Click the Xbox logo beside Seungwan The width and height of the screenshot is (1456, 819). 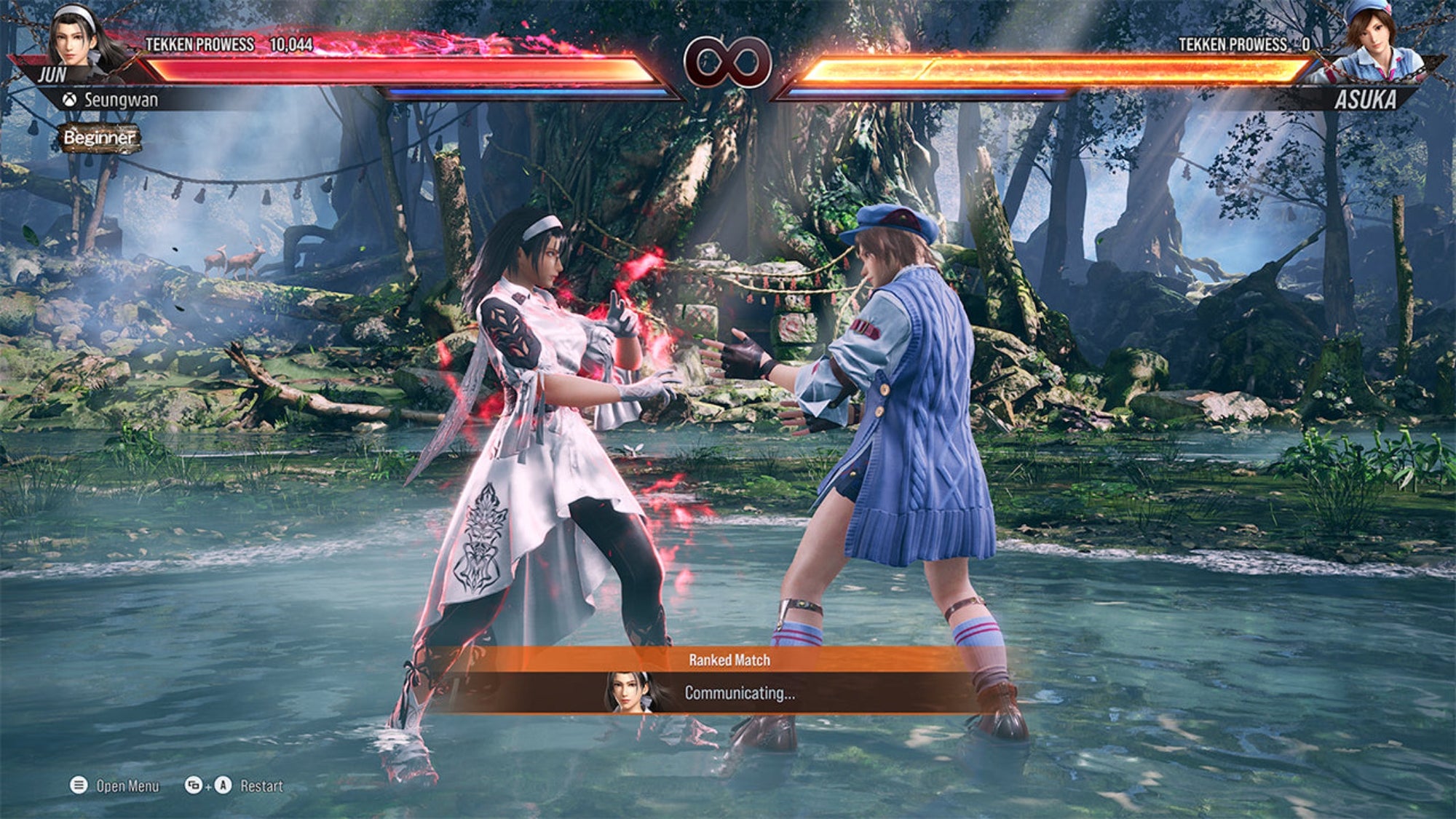click(68, 100)
